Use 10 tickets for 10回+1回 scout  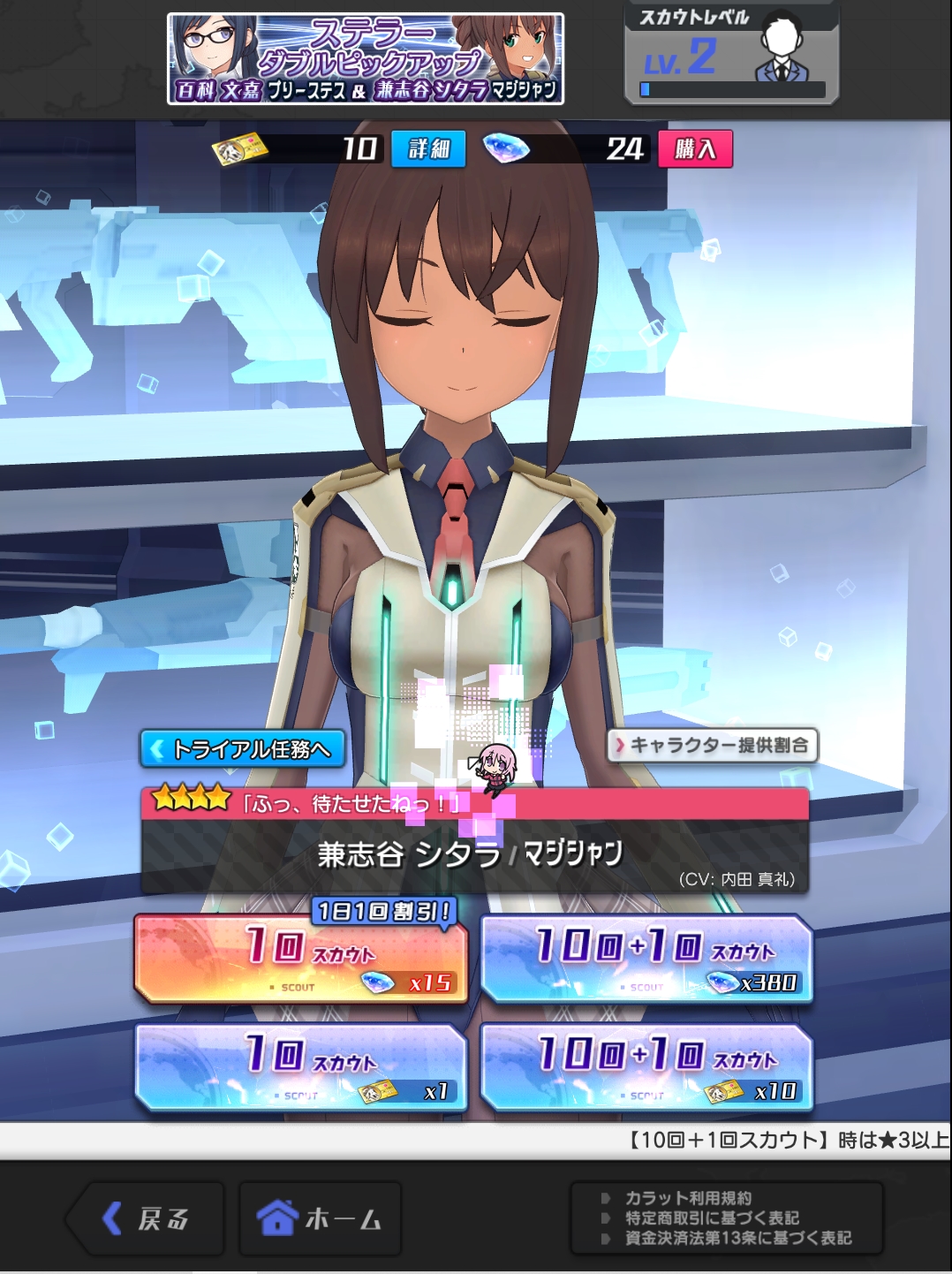pyautogui.click(x=646, y=1068)
